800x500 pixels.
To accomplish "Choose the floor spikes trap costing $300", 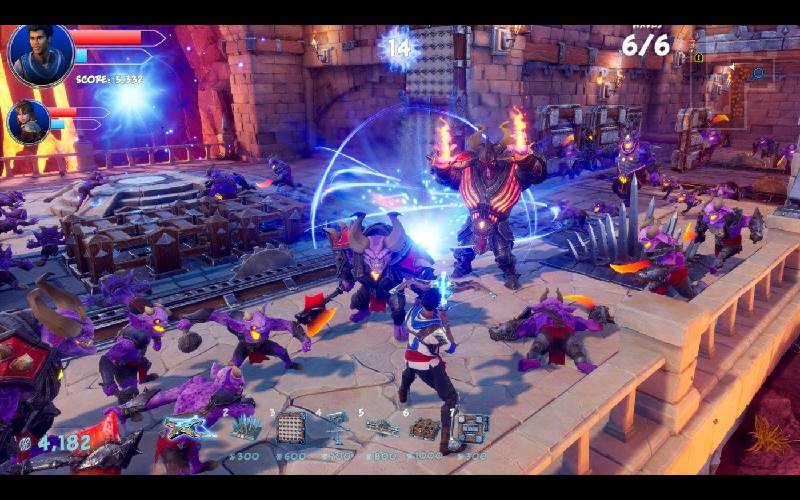I will tap(243, 428).
